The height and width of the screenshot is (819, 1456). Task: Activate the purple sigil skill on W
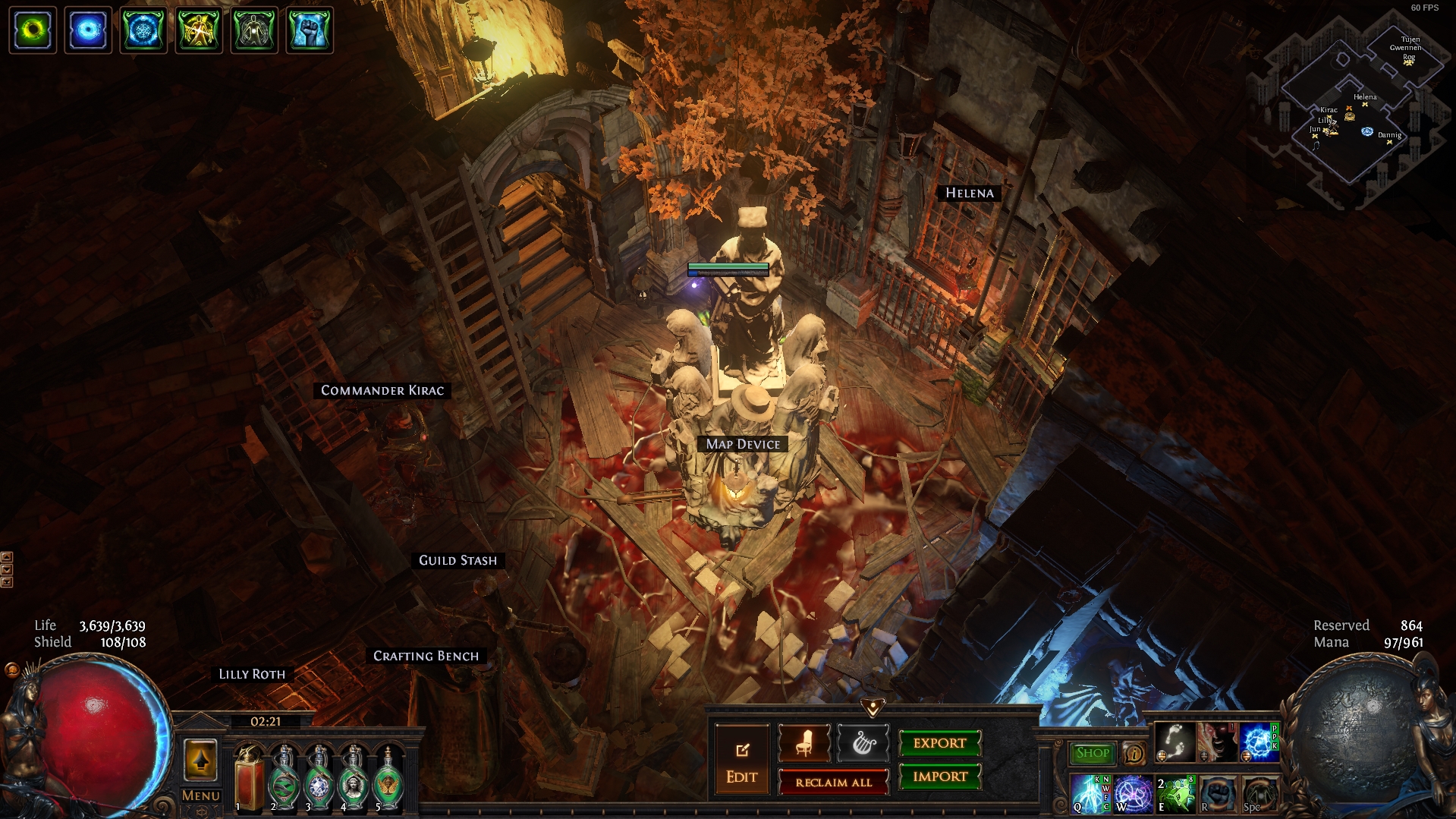pos(1133,794)
